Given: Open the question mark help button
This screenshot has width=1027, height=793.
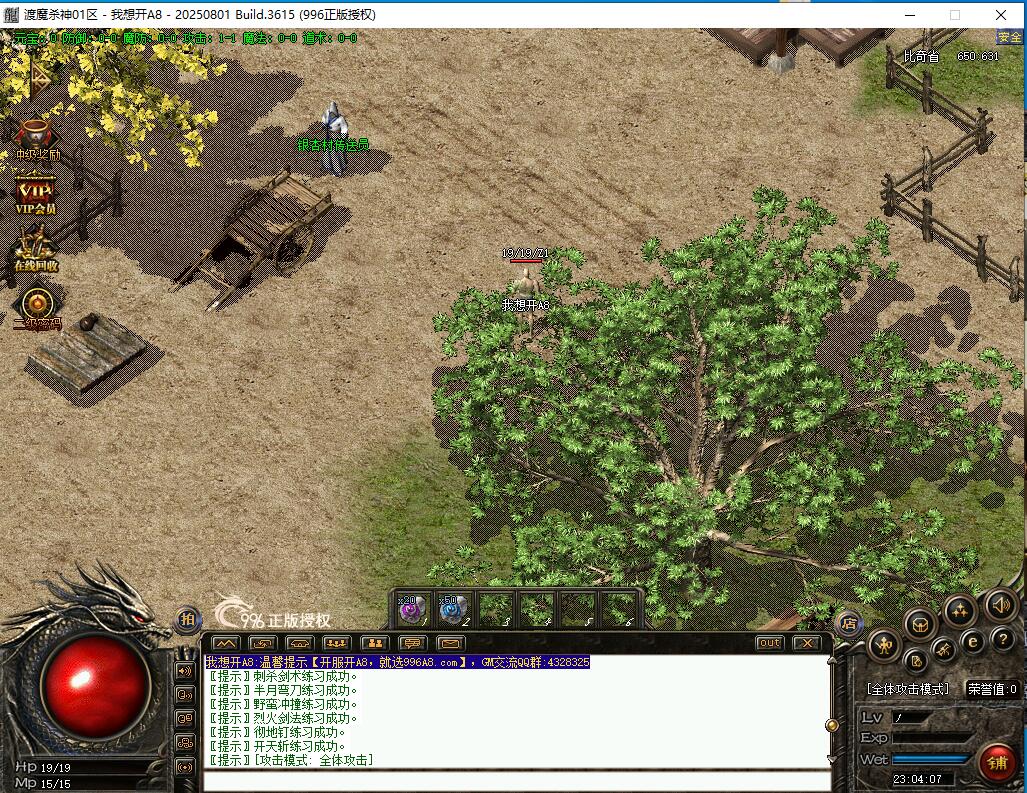Looking at the screenshot, I should [1001, 640].
